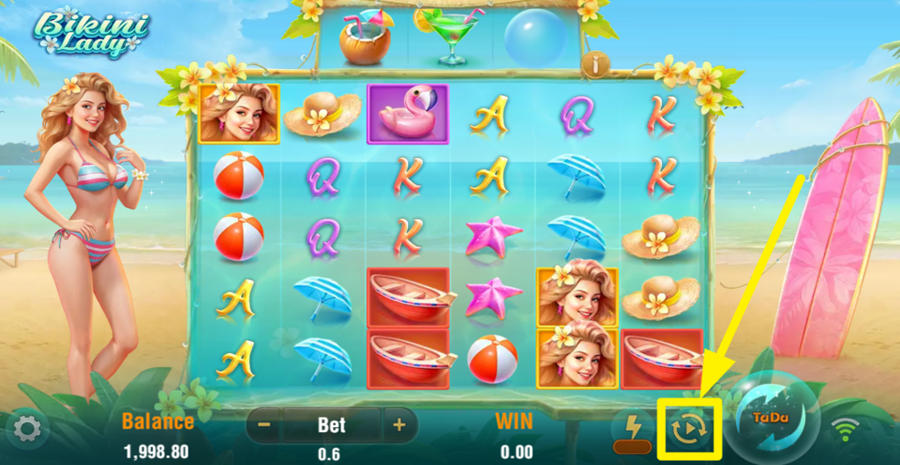This screenshot has width=900, height=465.
Task: Increase the bet with plus button
Action: pyautogui.click(x=399, y=425)
